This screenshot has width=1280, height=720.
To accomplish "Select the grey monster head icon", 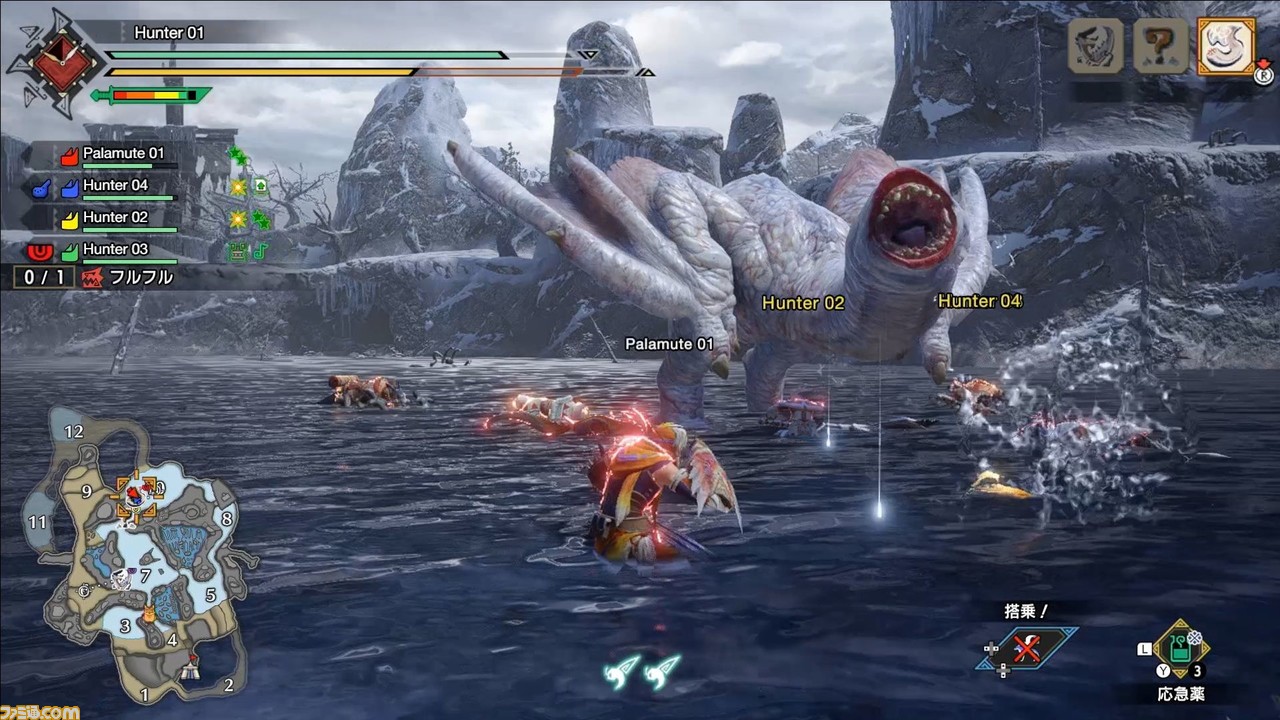I will point(1096,47).
